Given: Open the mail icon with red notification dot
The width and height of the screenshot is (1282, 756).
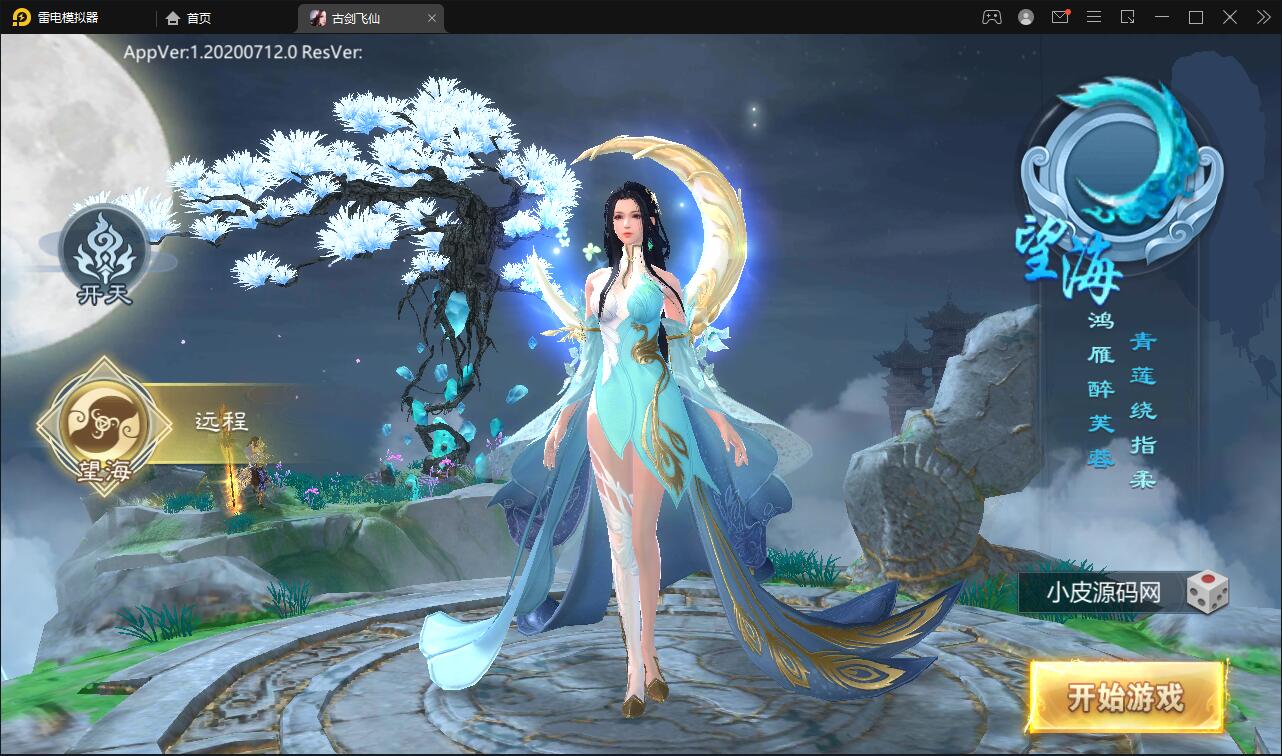Looking at the screenshot, I should point(1060,17).
